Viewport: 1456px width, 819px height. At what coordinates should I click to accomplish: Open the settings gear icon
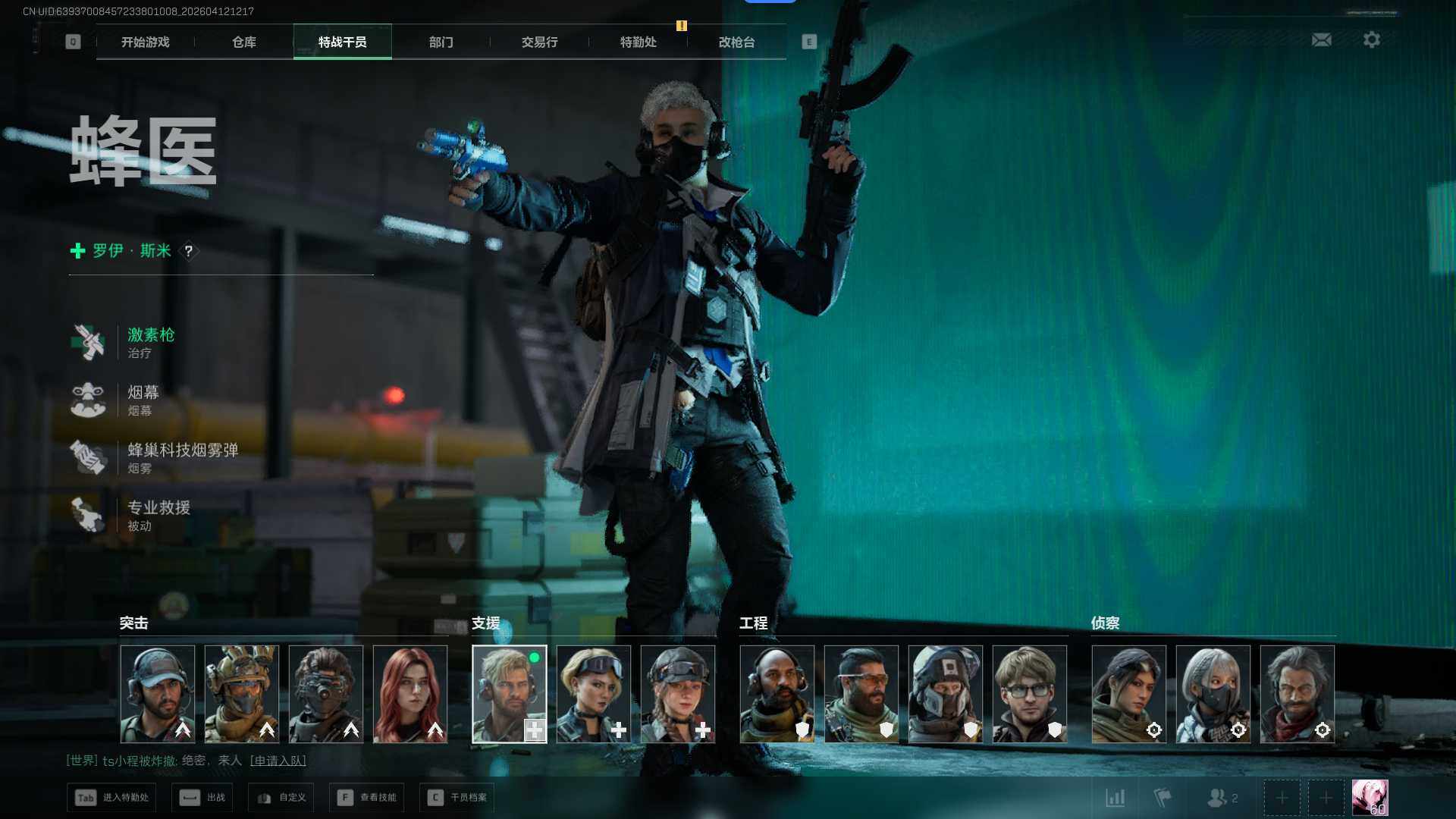1372,39
